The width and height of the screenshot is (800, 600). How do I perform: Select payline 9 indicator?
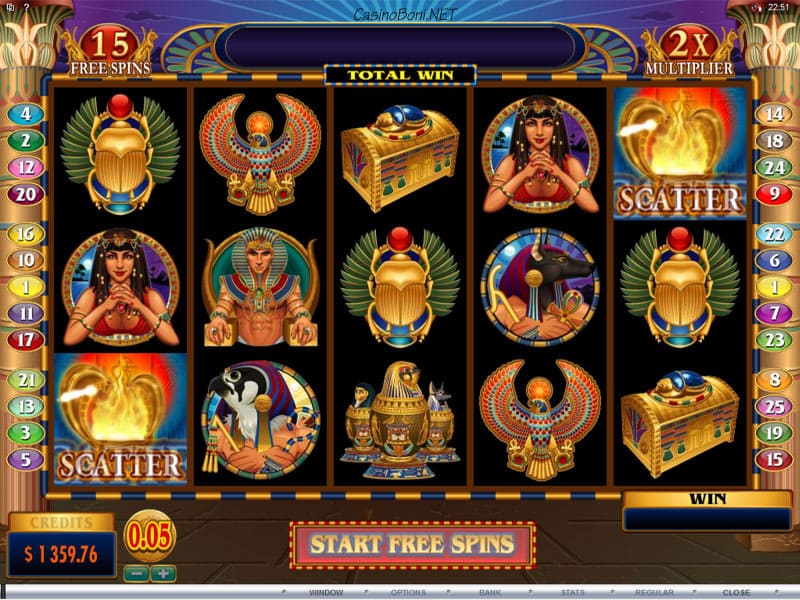(x=774, y=194)
